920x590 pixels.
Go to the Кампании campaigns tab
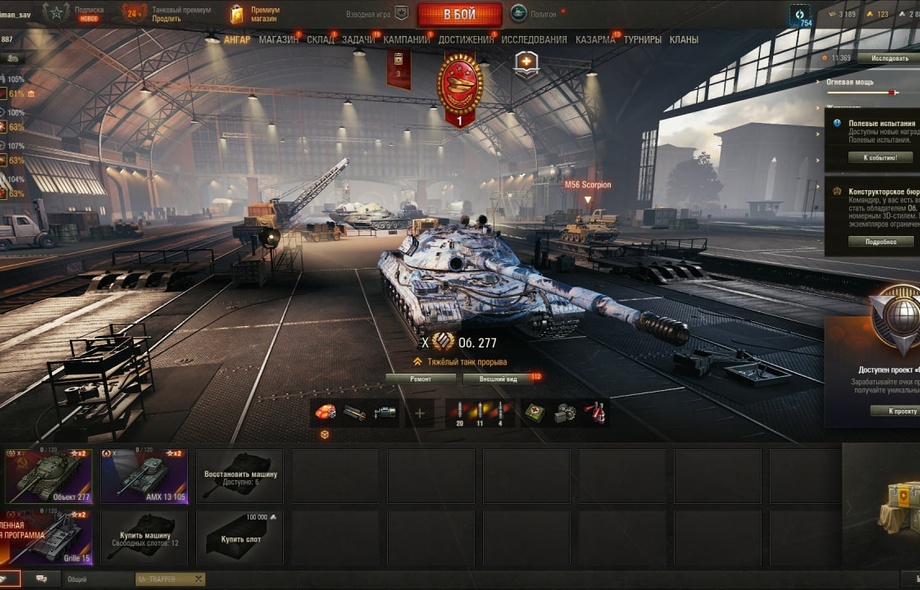click(407, 40)
